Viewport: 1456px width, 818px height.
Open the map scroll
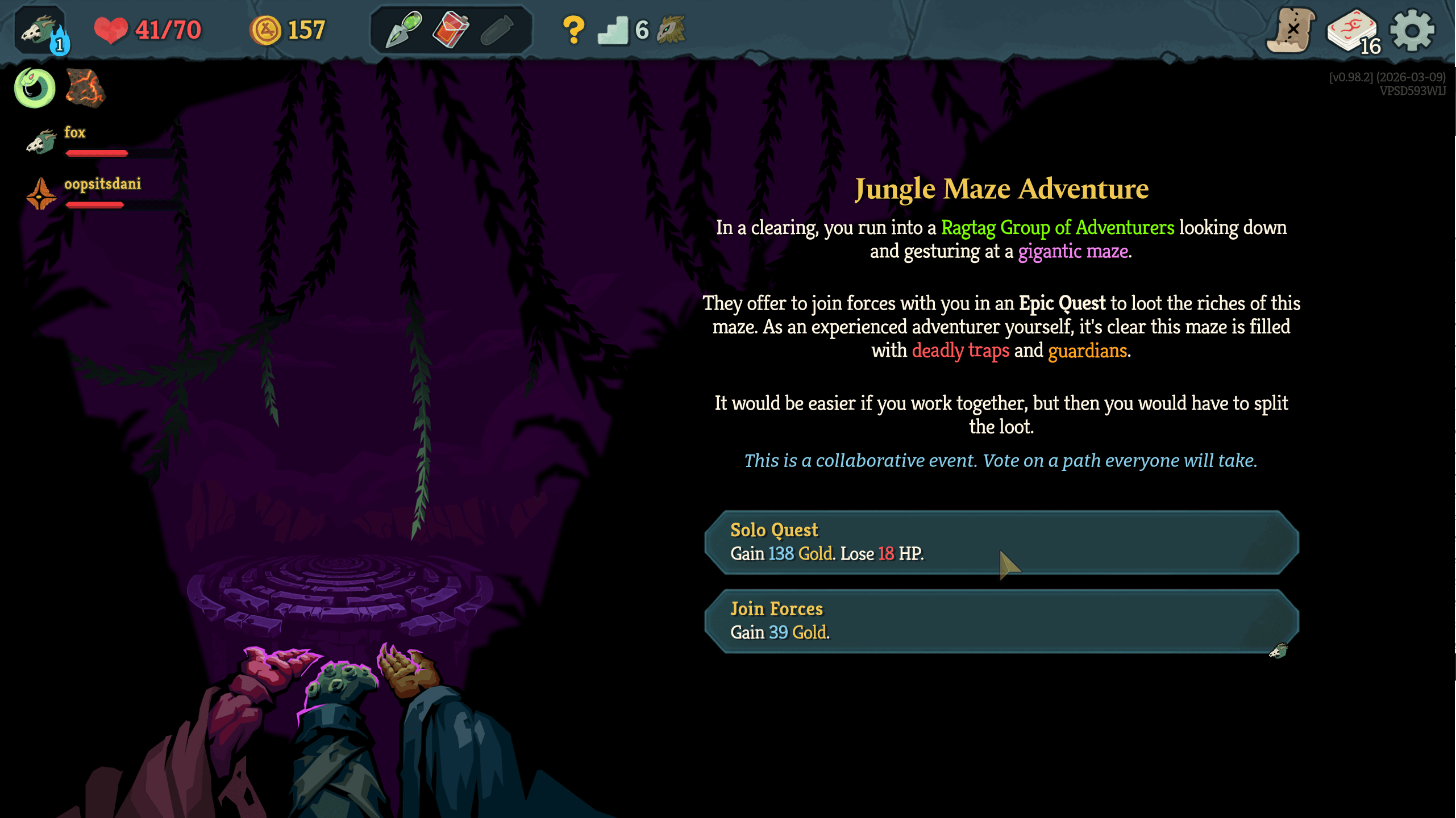point(1291,31)
